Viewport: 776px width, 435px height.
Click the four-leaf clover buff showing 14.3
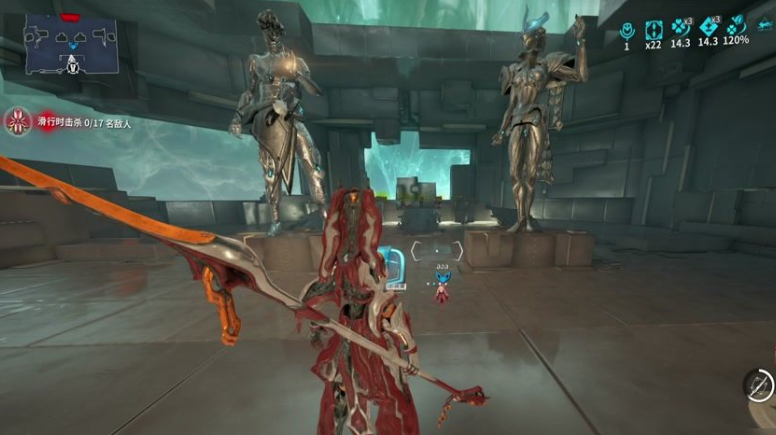click(682, 27)
